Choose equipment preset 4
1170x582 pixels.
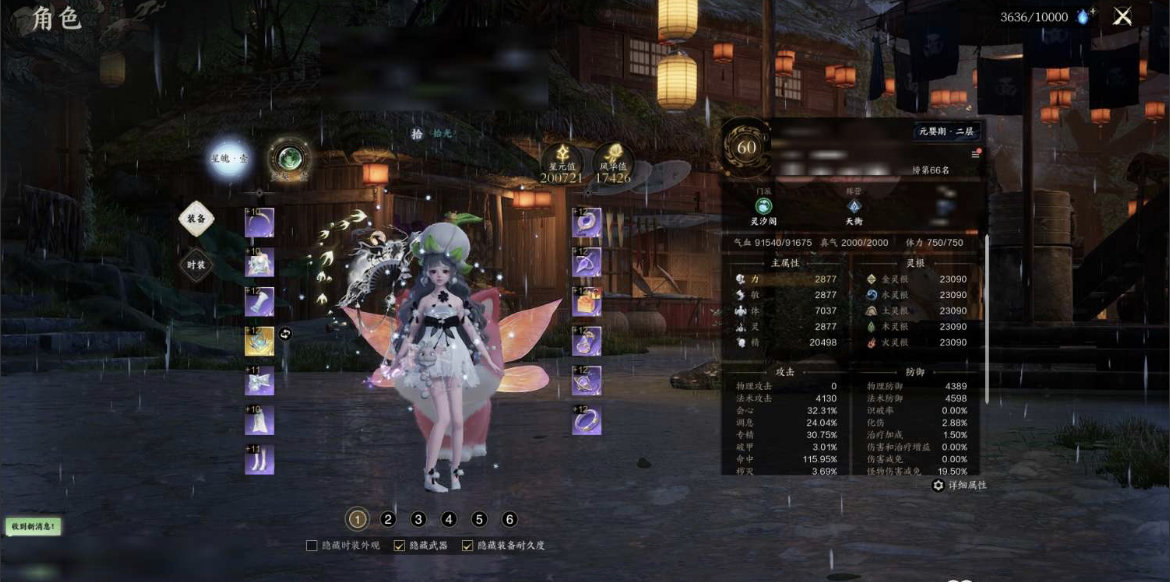449,519
